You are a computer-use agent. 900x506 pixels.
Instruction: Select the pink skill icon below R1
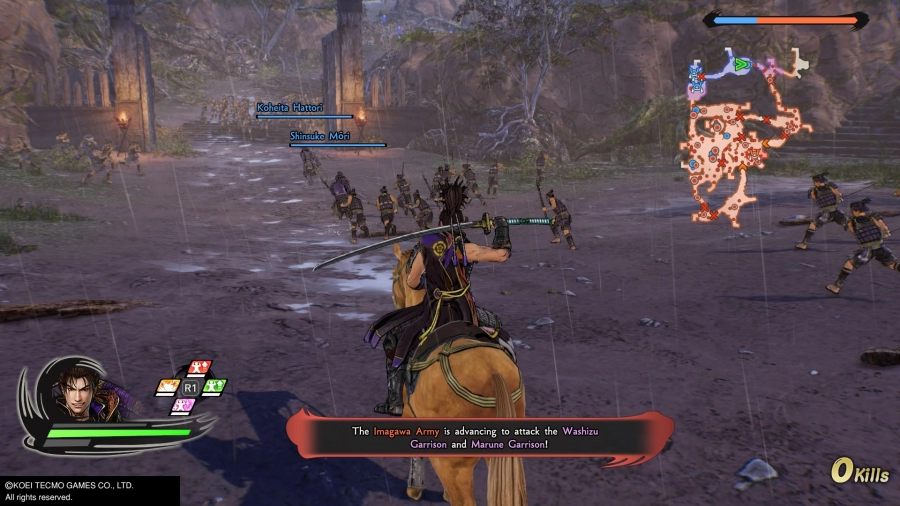(x=183, y=405)
